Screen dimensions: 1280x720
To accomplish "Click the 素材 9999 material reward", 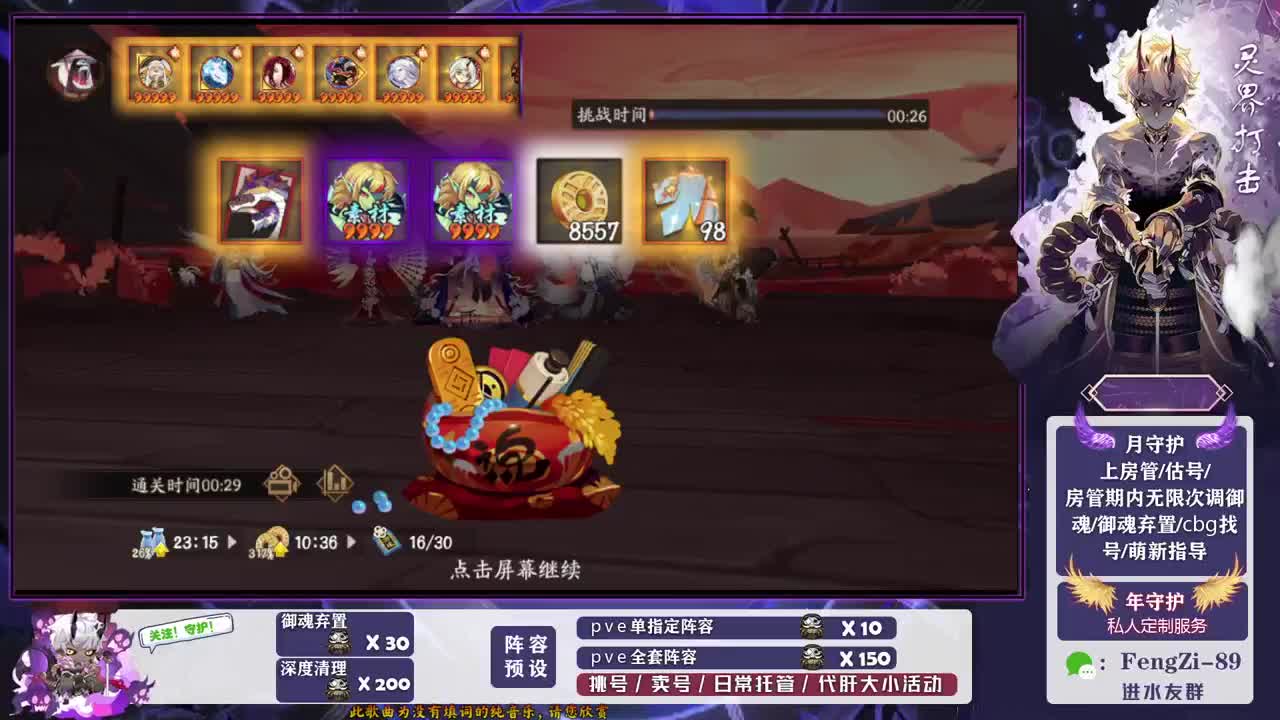I will coord(369,200).
